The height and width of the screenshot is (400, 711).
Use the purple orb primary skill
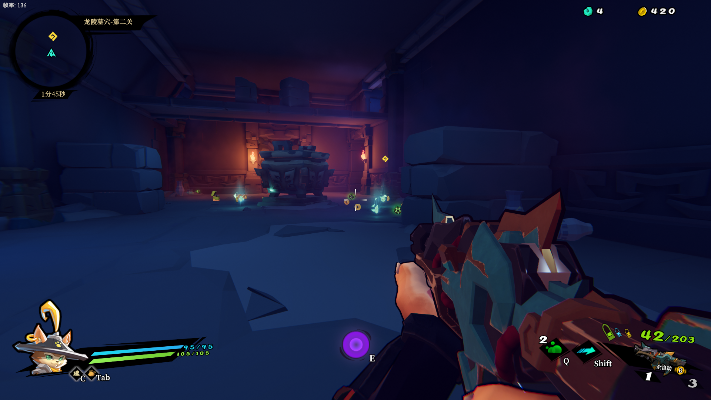pos(355,344)
